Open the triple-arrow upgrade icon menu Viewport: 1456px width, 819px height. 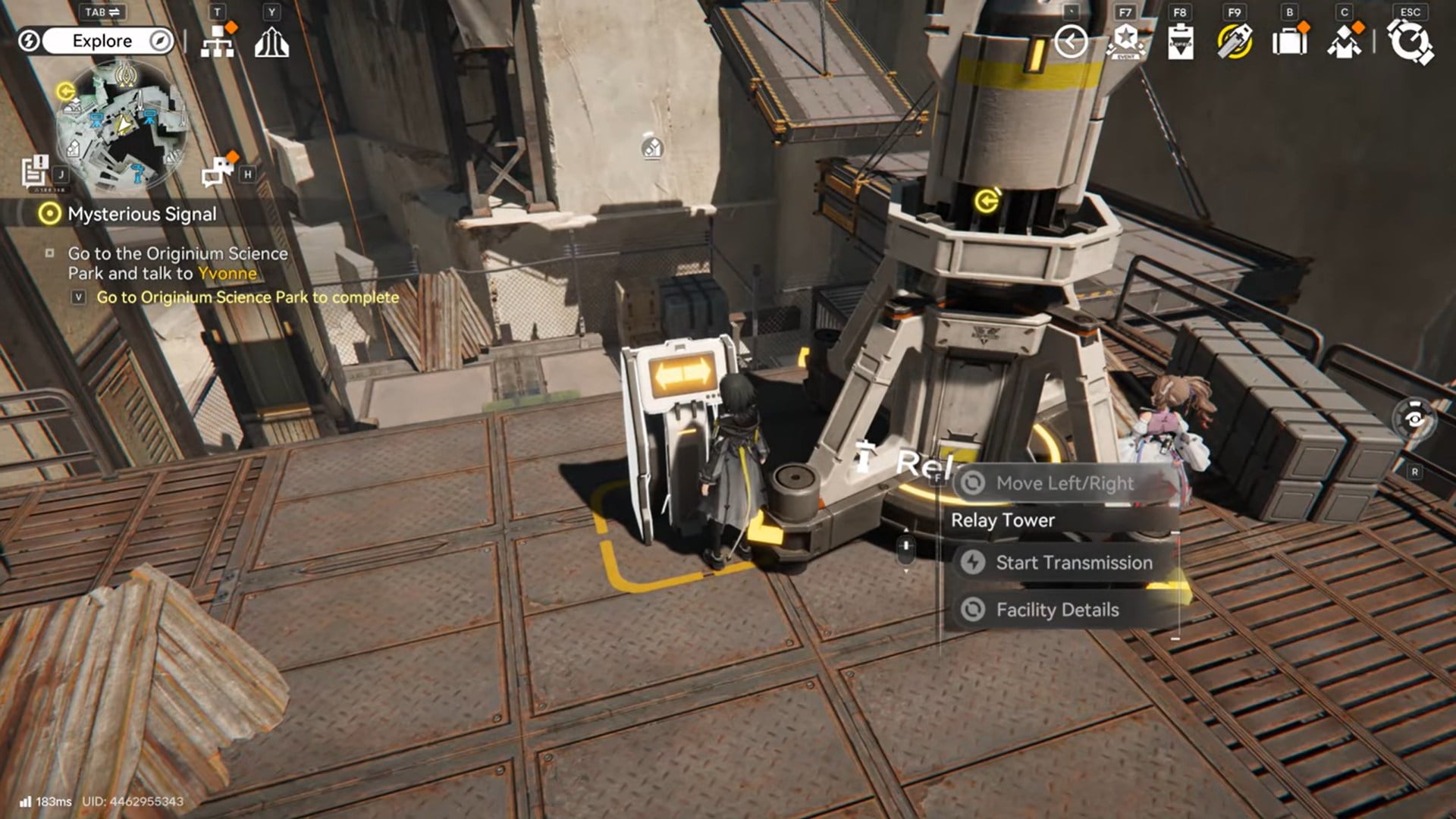[271, 42]
